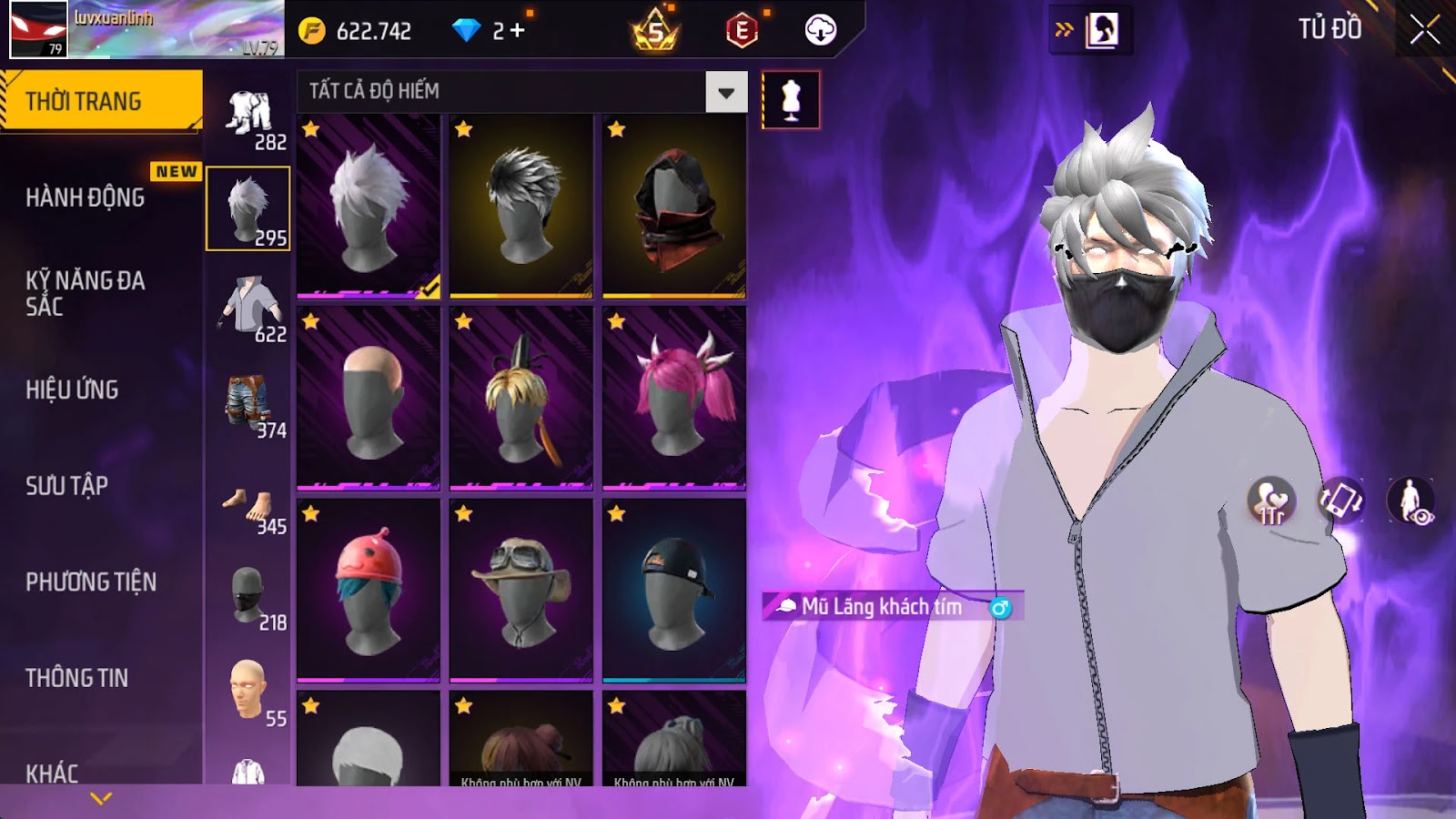Viewport: 1456px width, 819px height.
Task: Toggle the mannequin preview button
Action: (790, 100)
